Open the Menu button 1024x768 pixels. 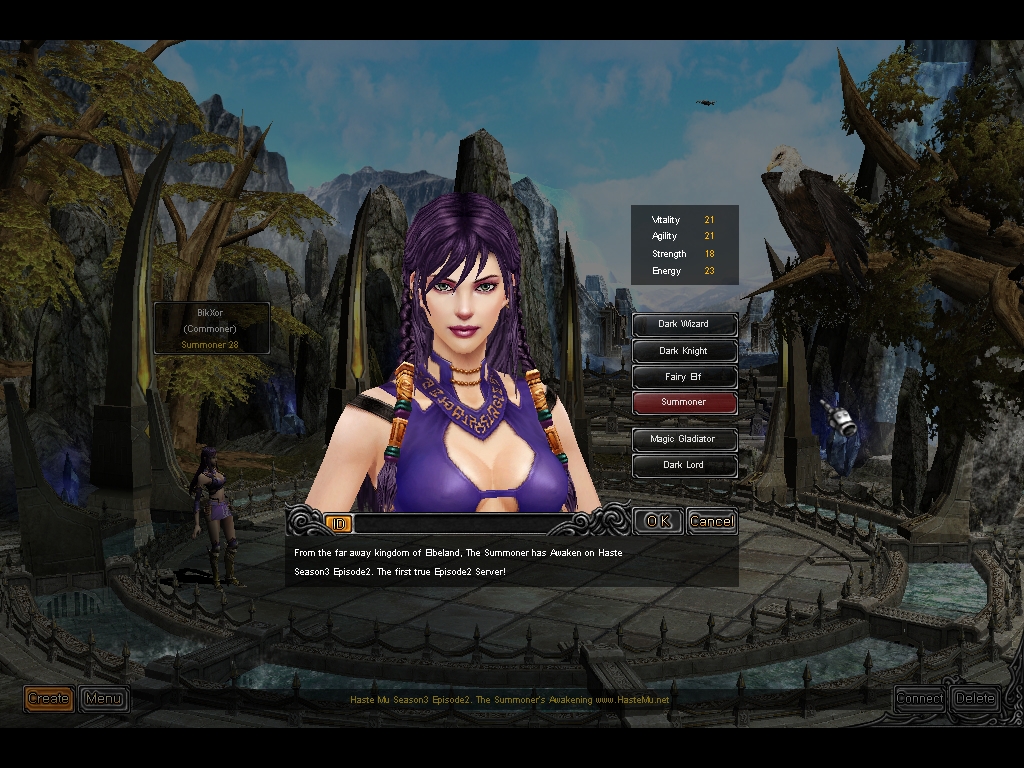(104, 698)
